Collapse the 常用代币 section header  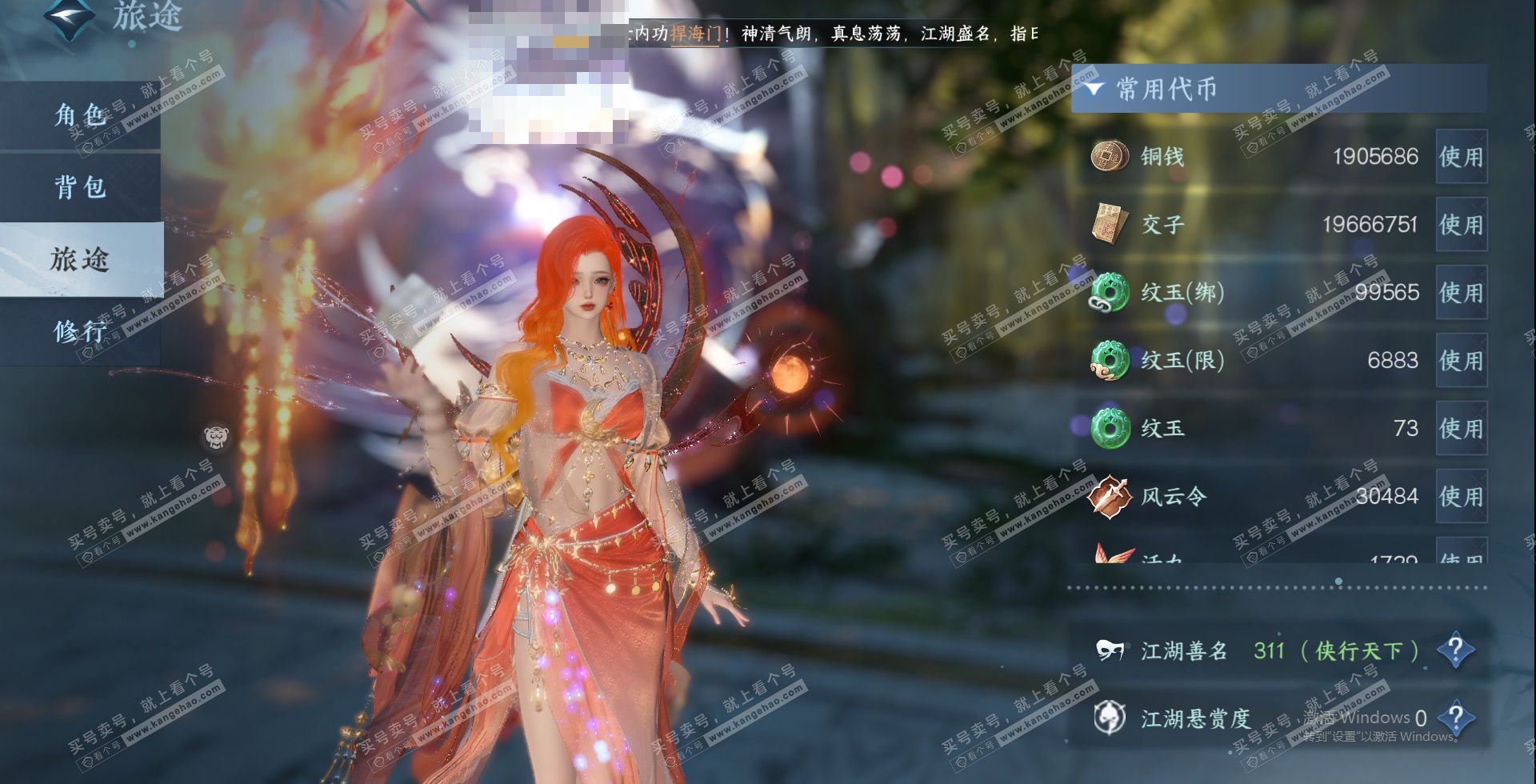click(1094, 88)
